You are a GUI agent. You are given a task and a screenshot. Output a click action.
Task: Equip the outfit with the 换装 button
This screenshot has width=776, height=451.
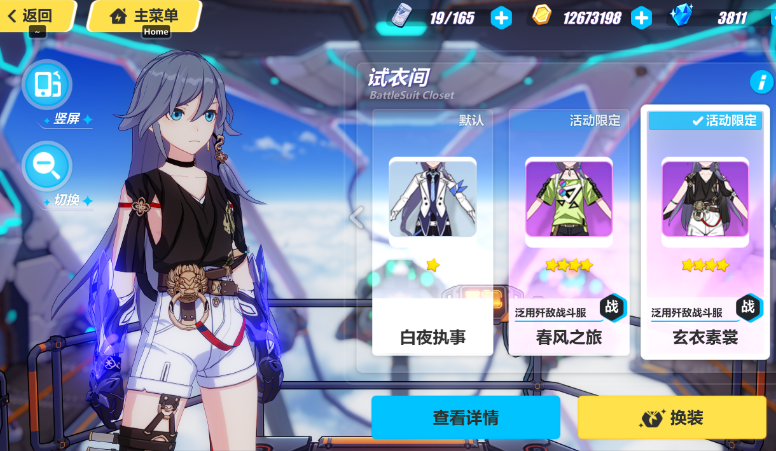671,417
